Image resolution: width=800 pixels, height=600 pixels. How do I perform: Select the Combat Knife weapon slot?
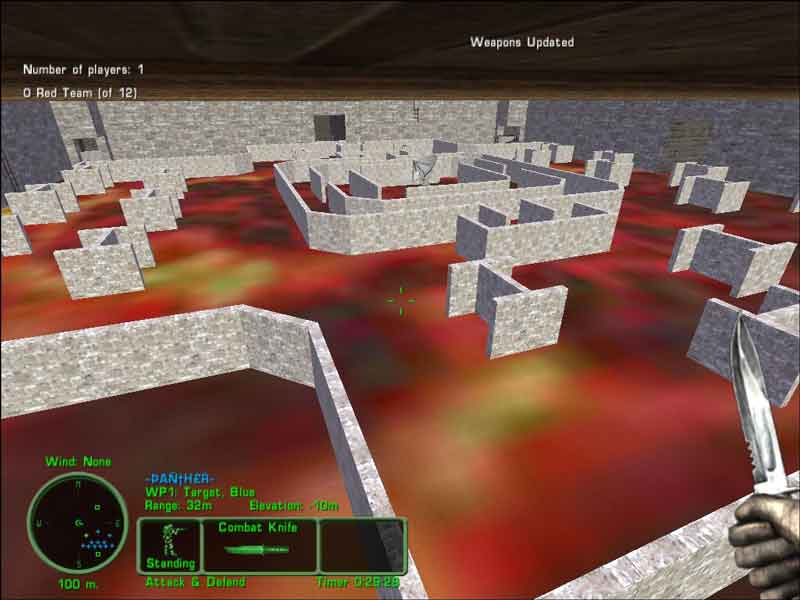(x=259, y=545)
